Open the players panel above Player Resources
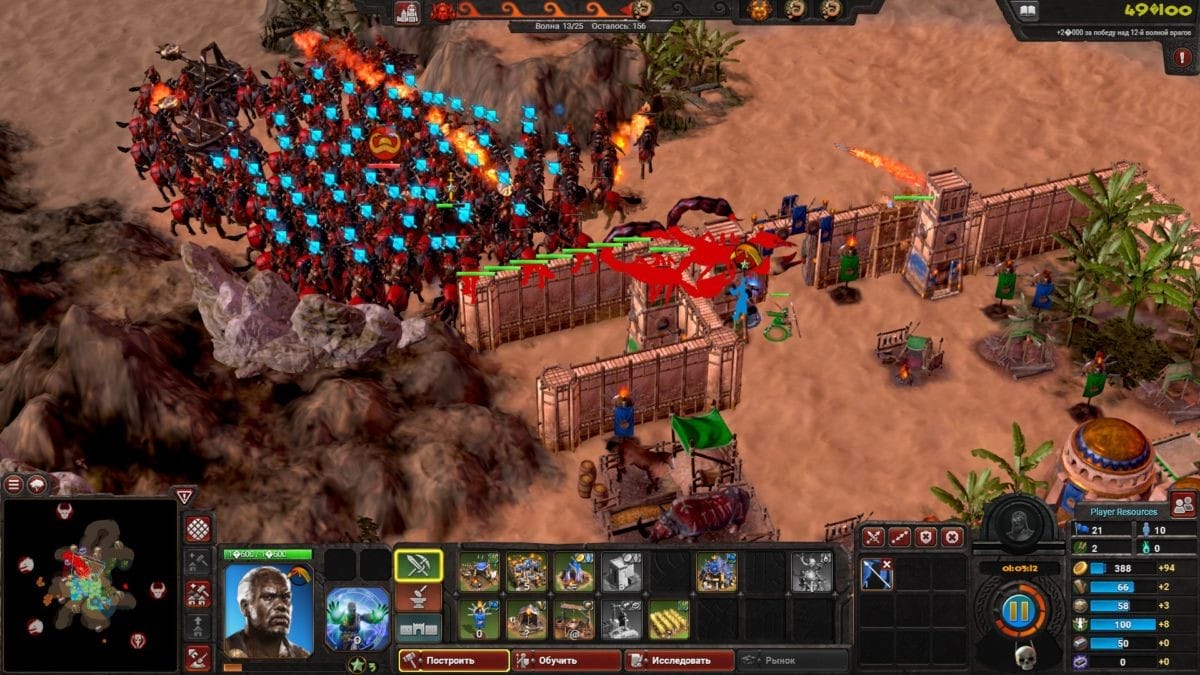1200x675 pixels. [1183, 504]
